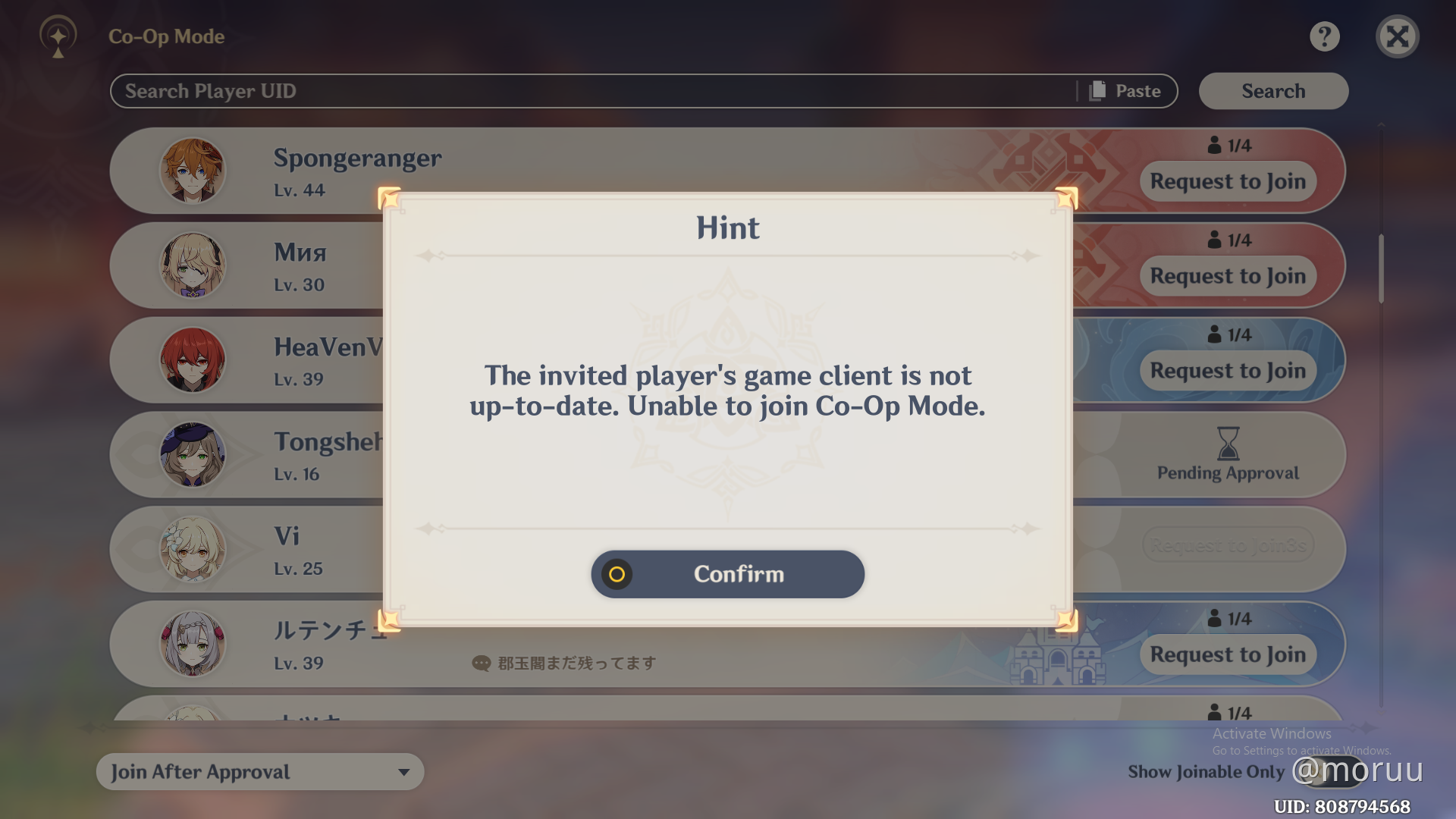Open the Join After Approval dropdown
Screen dimensions: 1456x819
[259, 771]
